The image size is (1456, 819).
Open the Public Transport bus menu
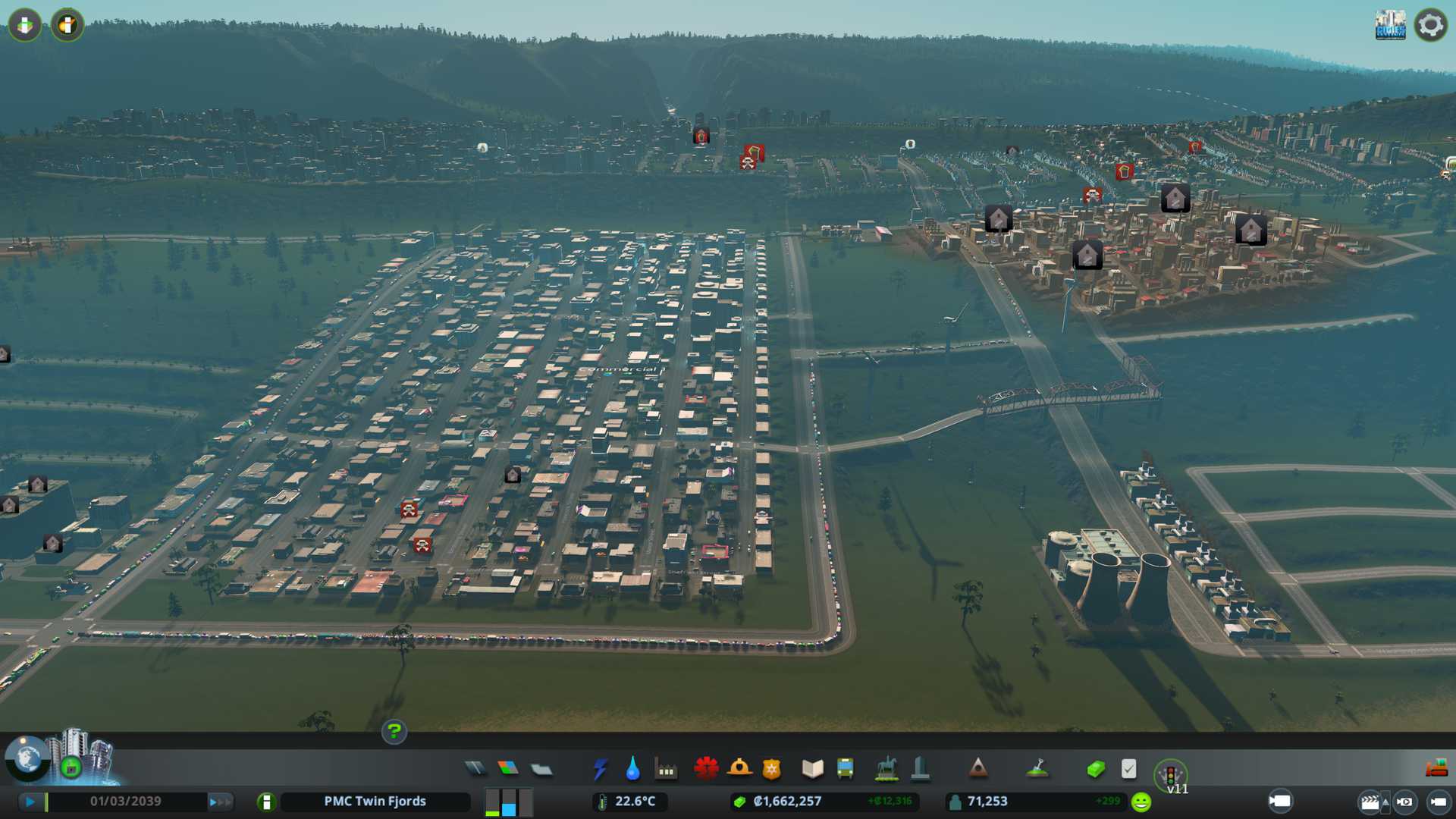coord(845,769)
